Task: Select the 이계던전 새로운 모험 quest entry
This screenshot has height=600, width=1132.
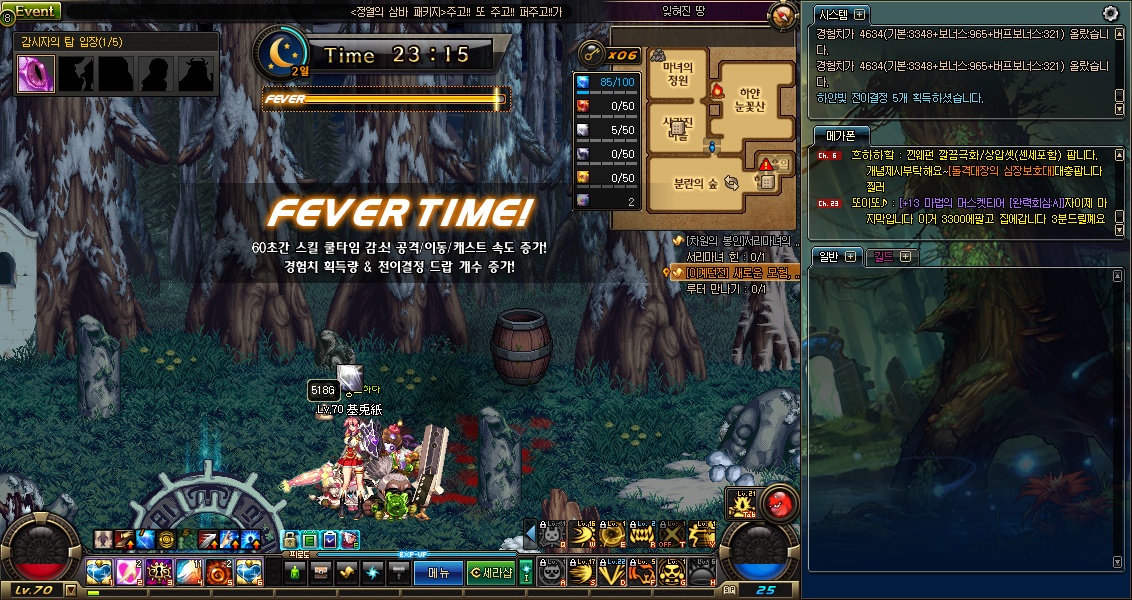Action: coord(735,273)
